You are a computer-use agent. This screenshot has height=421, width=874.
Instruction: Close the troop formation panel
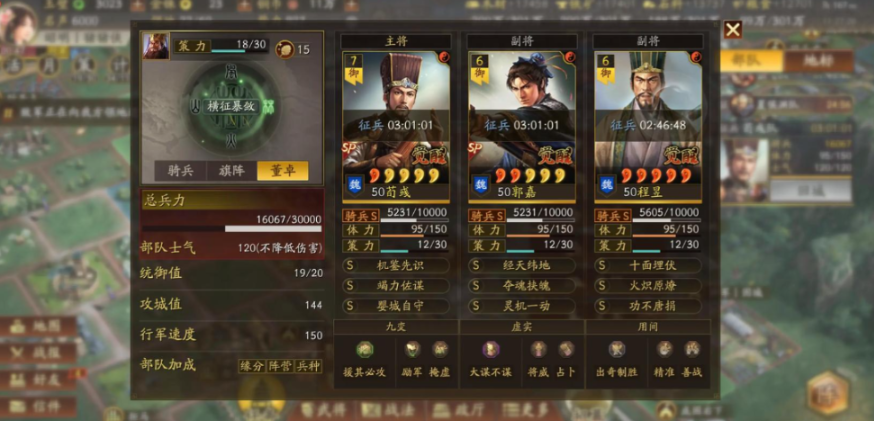pyautogui.click(x=732, y=30)
